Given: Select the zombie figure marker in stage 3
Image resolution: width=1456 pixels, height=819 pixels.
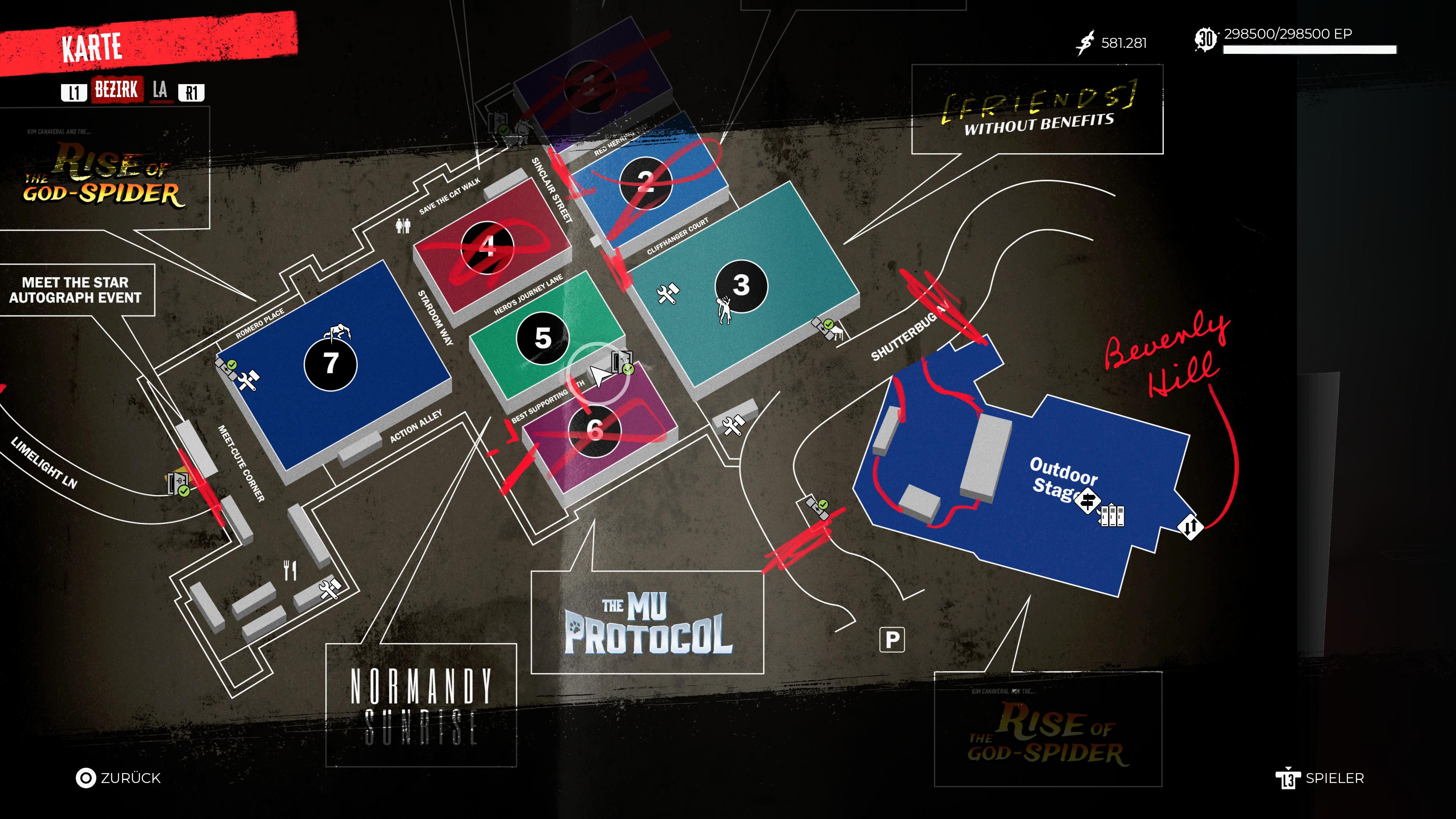Looking at the screenshot, I should pos(723,310).
